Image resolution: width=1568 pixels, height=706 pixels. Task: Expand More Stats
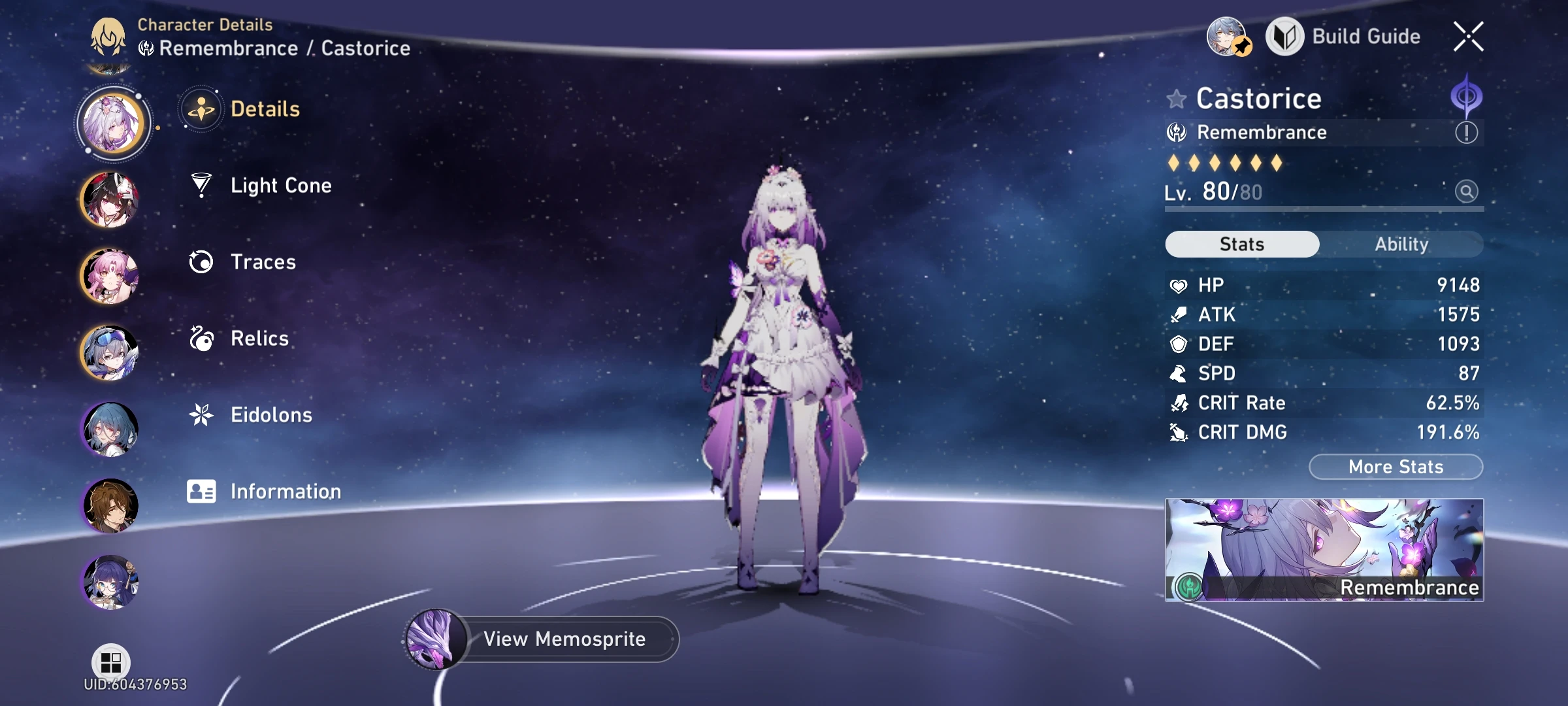pyautogui.click(x=1395, y=466)
